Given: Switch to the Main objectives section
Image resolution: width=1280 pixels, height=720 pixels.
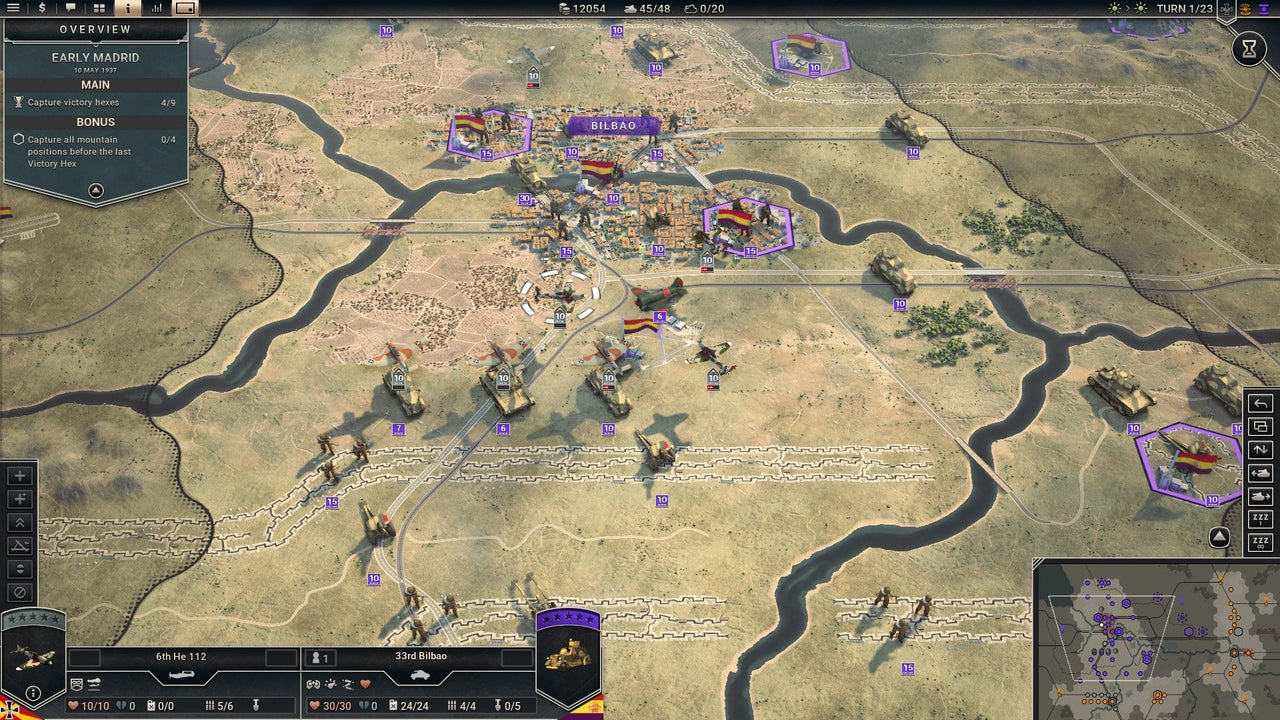Looking at the screenshot, I should [x=96, y=84].
